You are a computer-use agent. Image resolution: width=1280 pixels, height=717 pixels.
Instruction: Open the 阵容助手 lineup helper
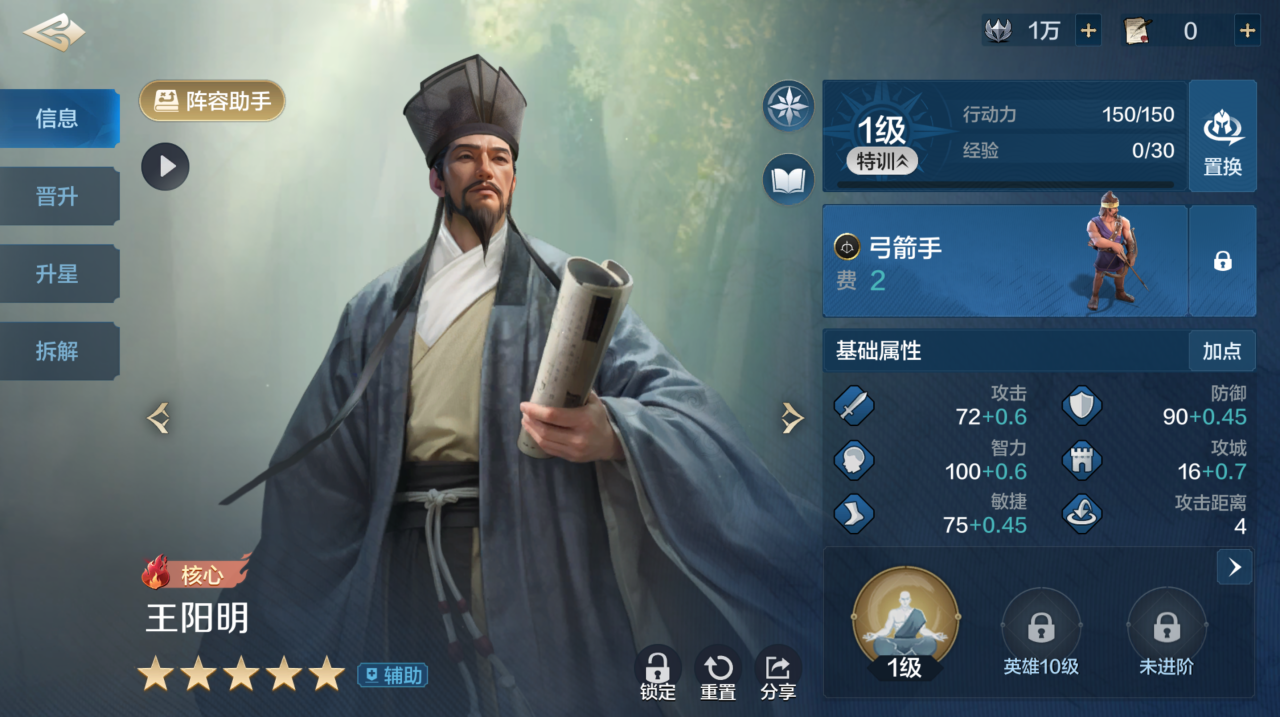(212, 101)
